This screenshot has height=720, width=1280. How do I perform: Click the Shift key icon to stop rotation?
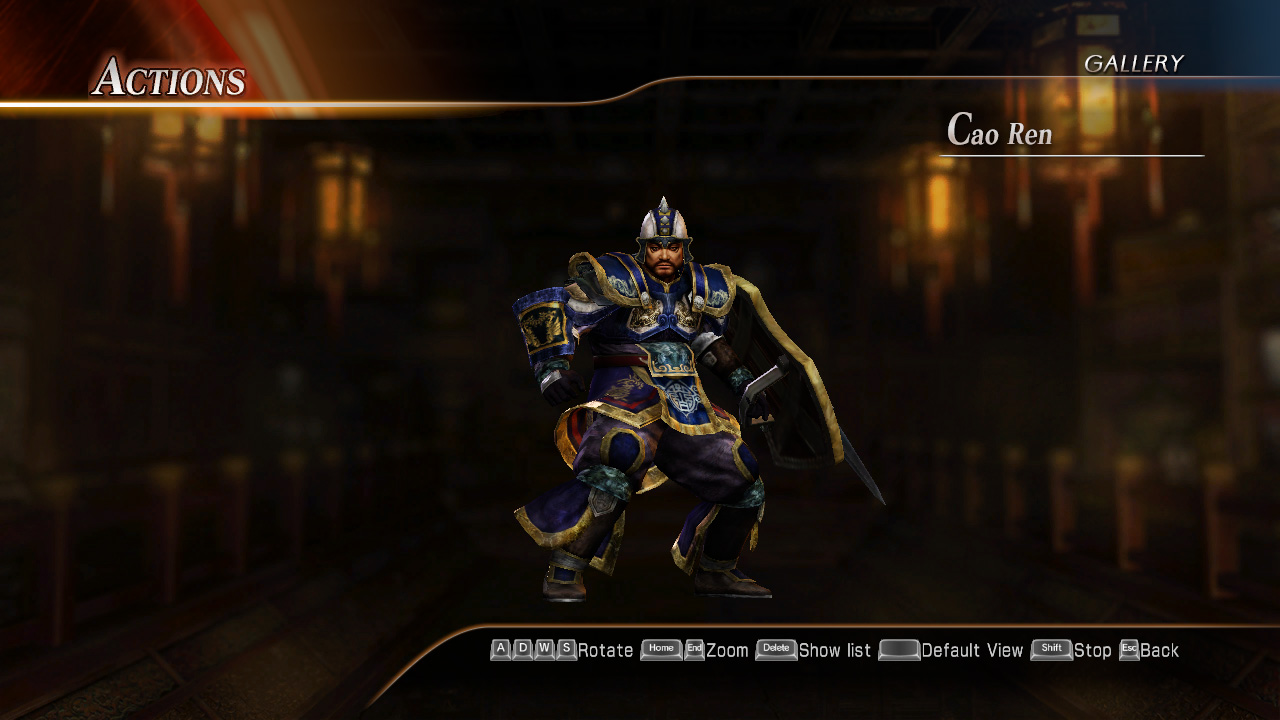coord(1051,649)
